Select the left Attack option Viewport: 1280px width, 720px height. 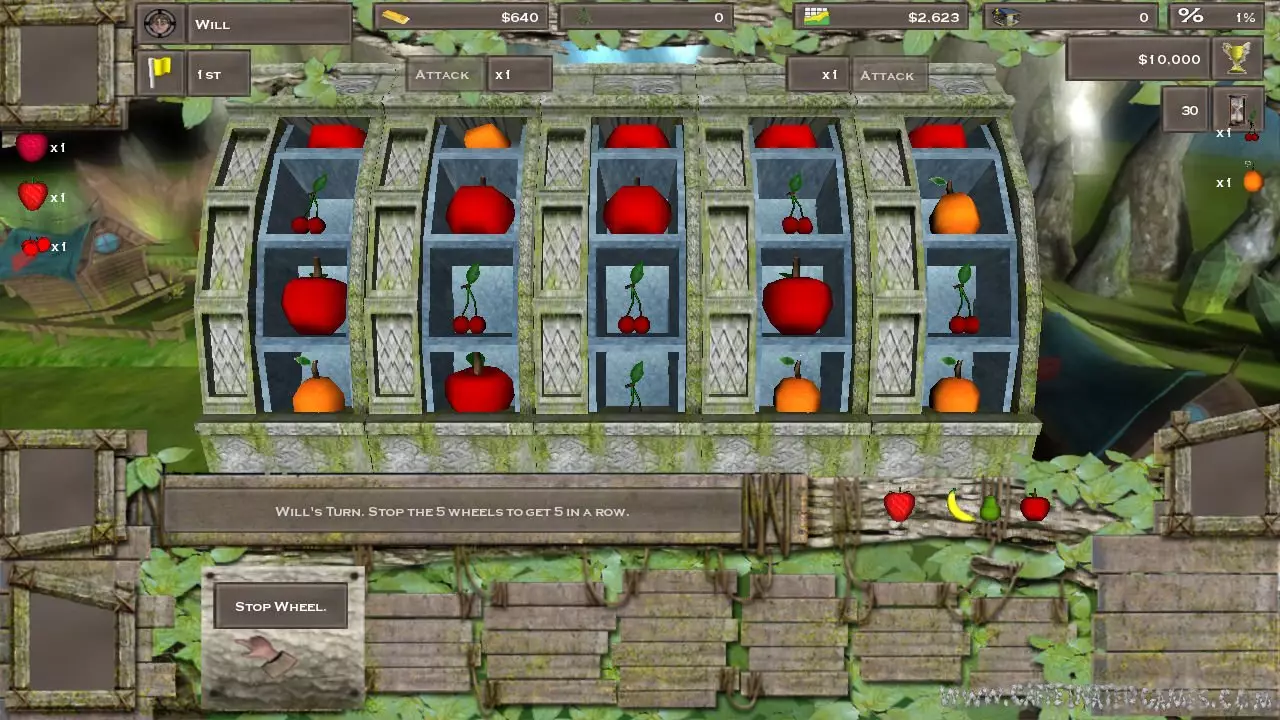coord(444,74)
